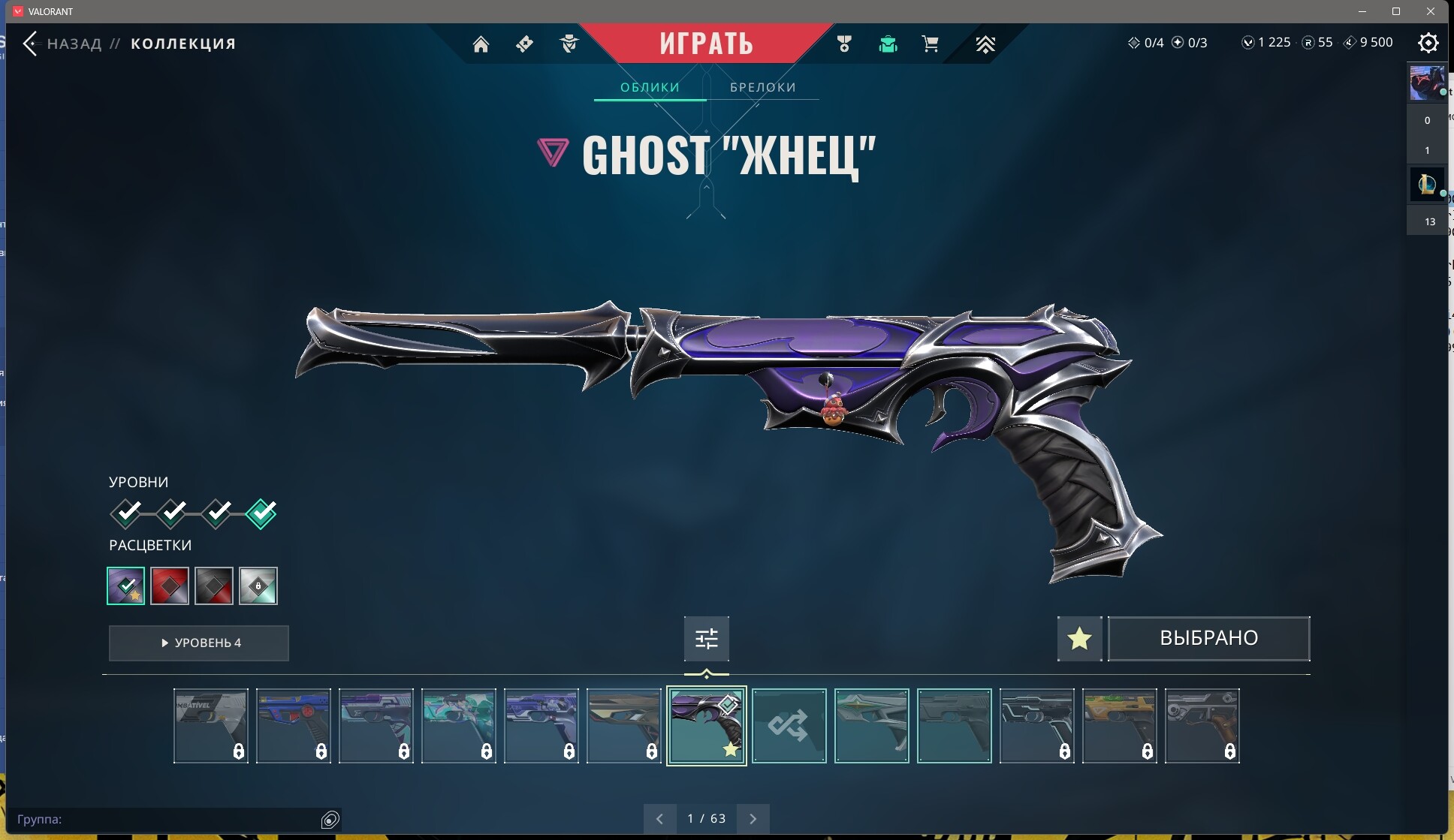This screenshot has height=840, width=1454.
Task: Go to next page with right arrow
Action: tap(753, 818)
